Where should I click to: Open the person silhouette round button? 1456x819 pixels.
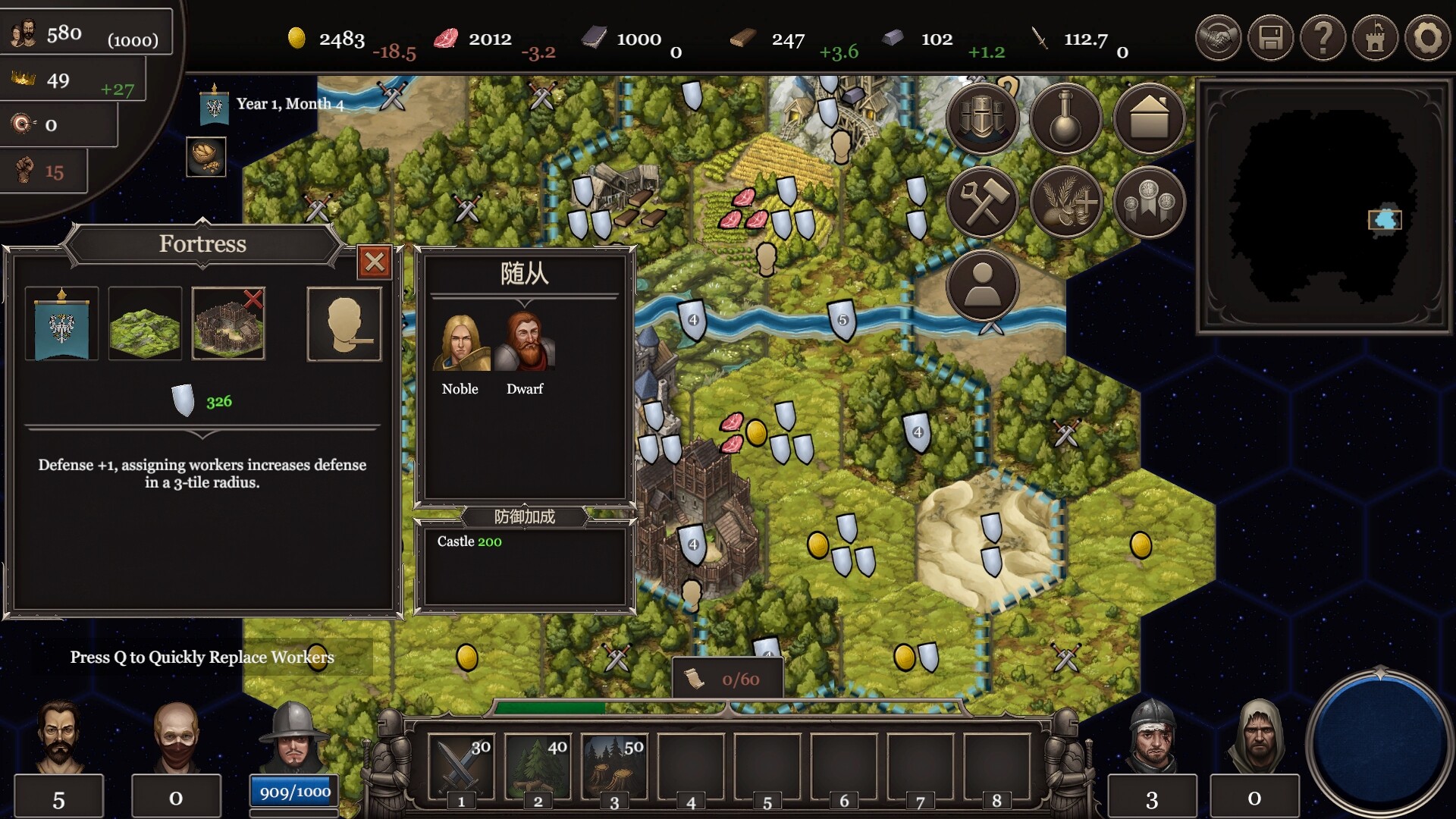982,285
